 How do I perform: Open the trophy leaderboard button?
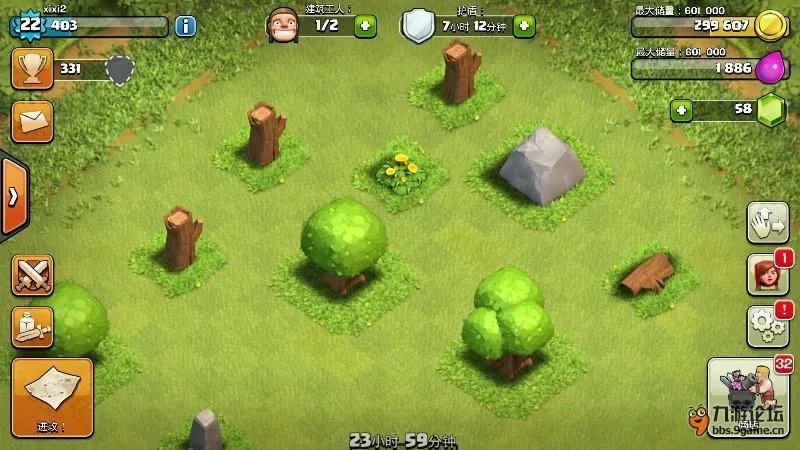(32, 68)
